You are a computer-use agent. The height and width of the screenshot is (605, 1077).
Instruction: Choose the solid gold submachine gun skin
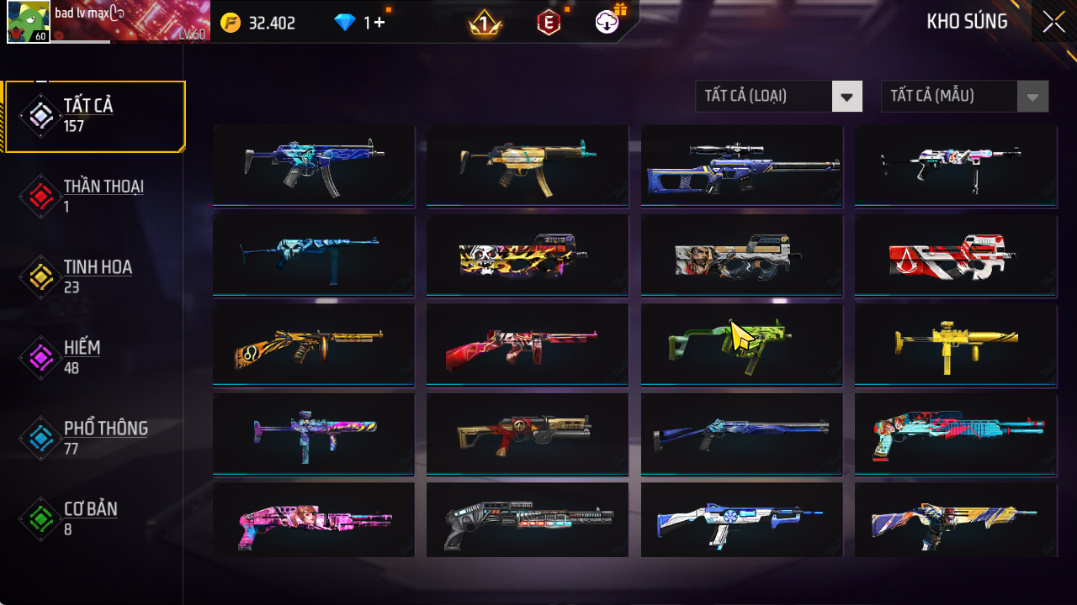[x=955, y=344]
